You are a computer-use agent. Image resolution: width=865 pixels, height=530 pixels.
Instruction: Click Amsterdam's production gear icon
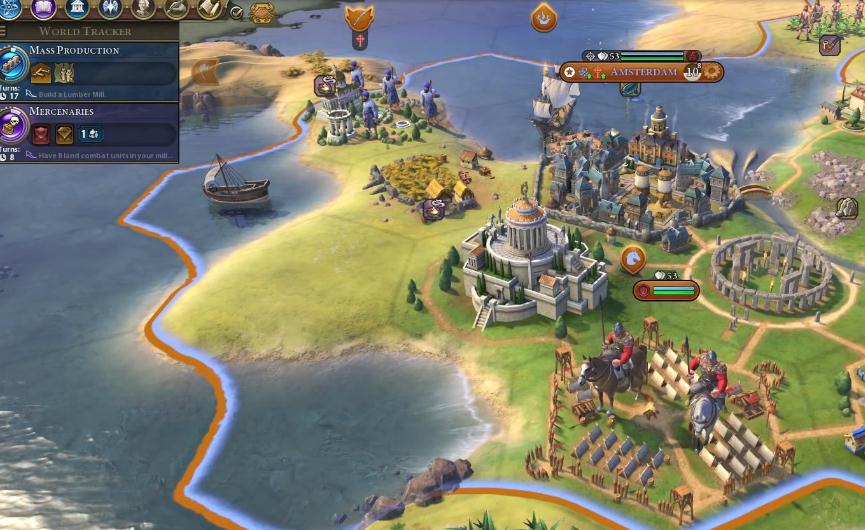[x=711, y=72]
